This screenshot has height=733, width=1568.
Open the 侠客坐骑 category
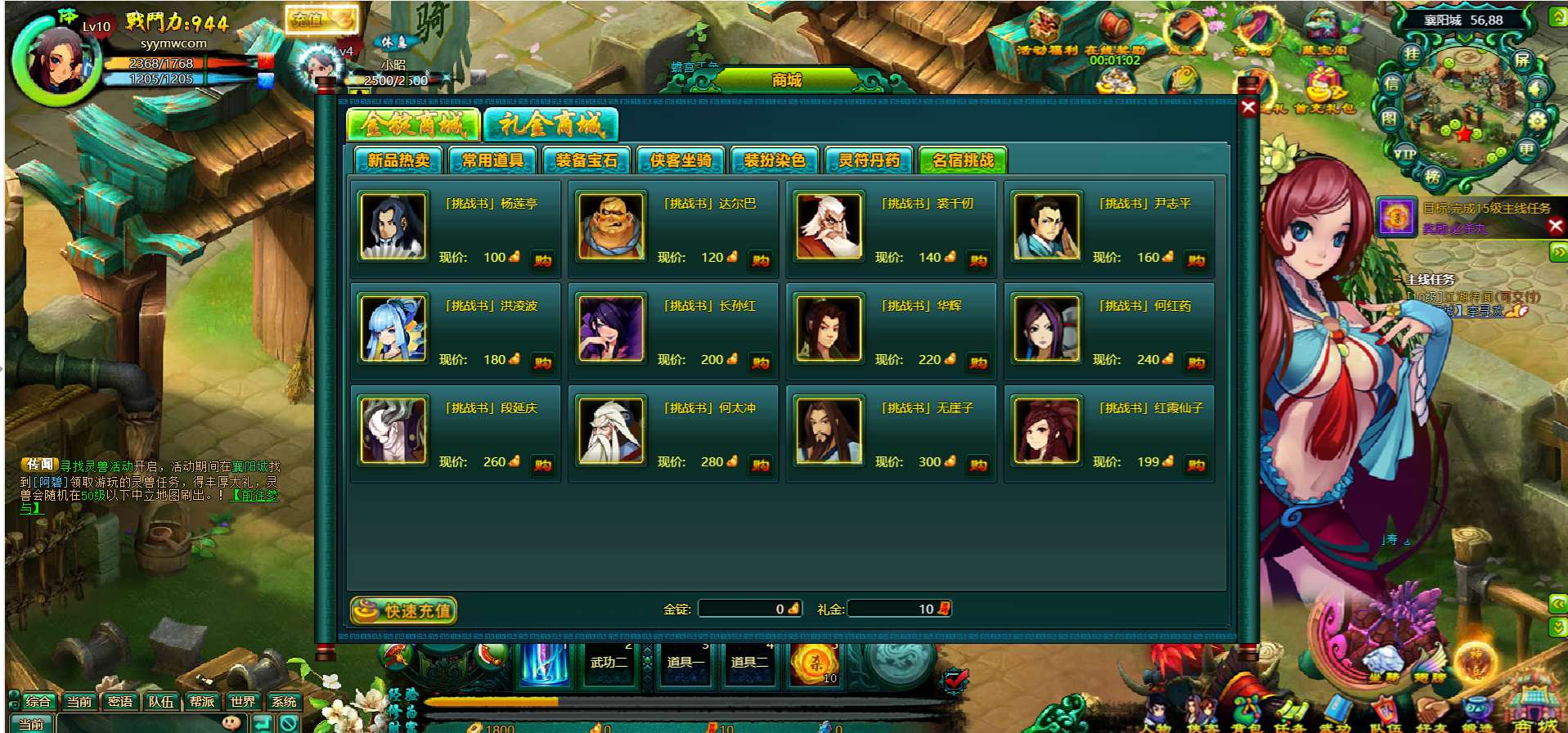pyautogui.click(x=681, y=160)
